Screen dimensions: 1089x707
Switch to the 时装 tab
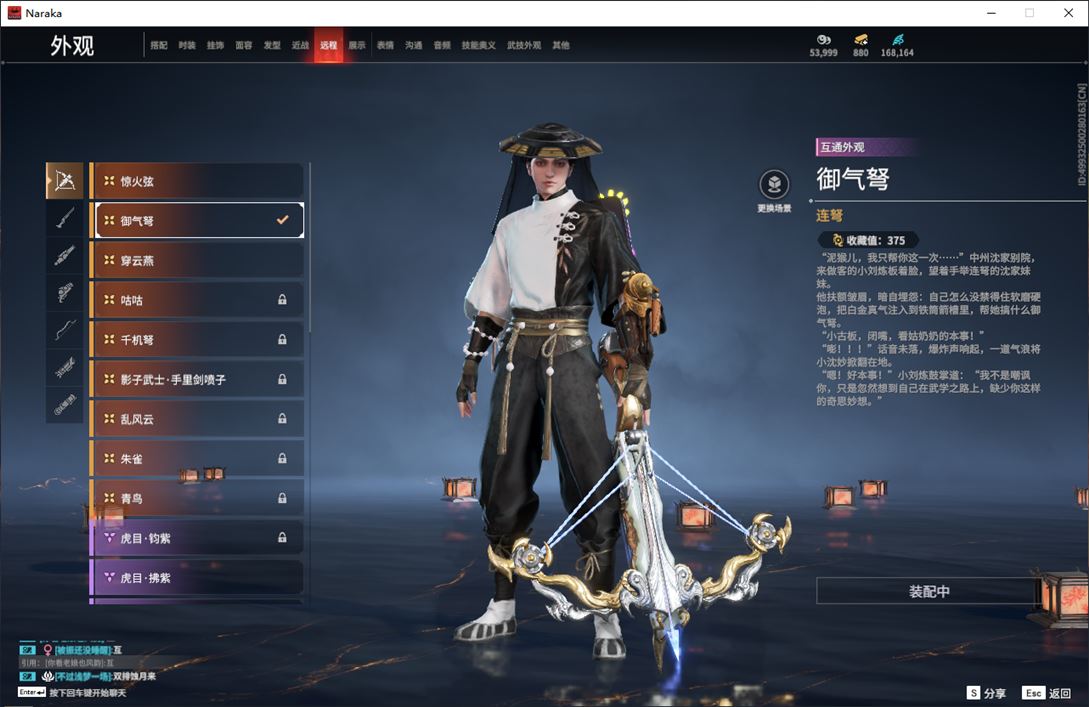(187, 45)
